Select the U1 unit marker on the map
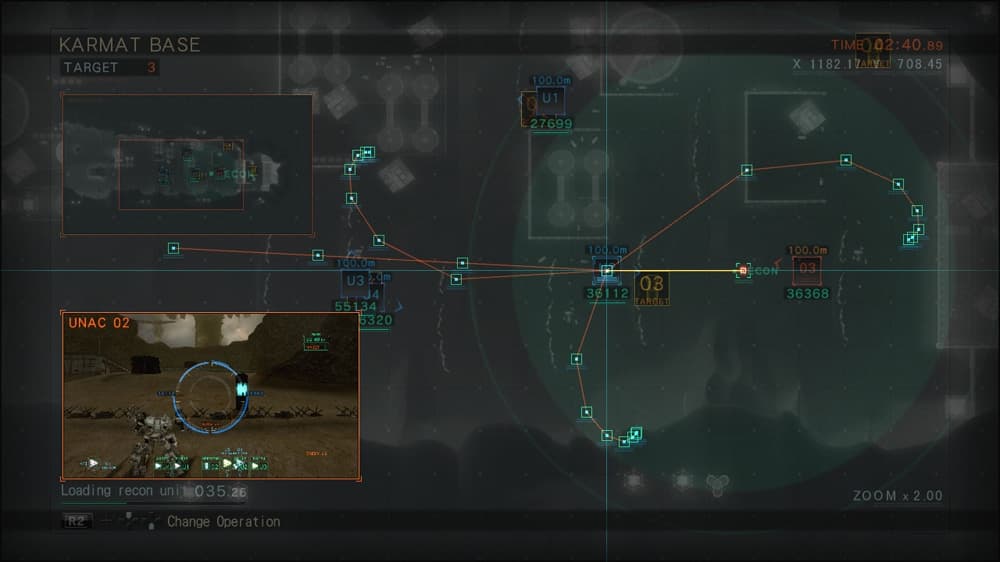The height and width of the screenshot is (562, 1000). click(x=549, y=98)
